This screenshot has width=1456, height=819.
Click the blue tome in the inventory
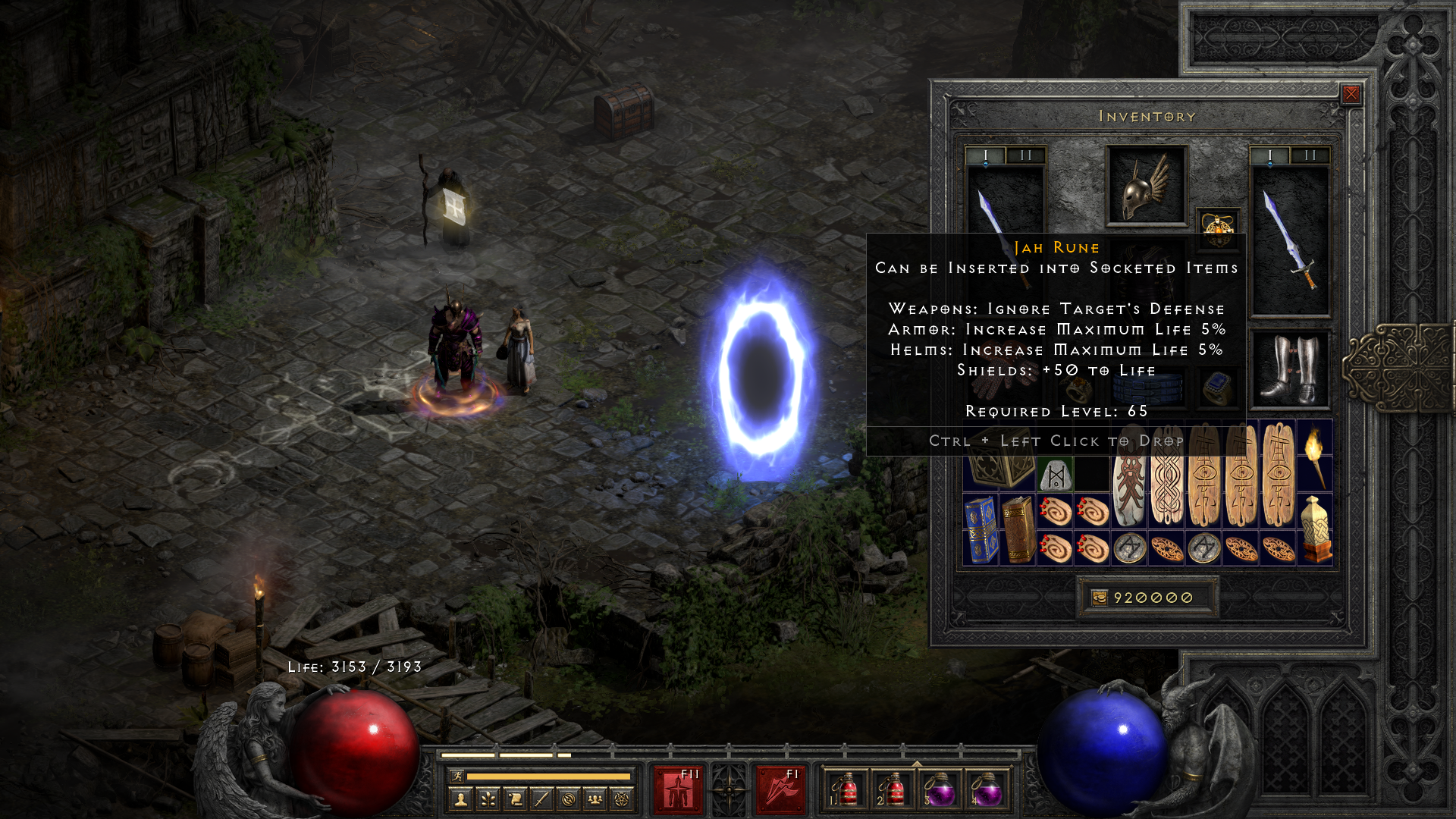click(981, 529)
